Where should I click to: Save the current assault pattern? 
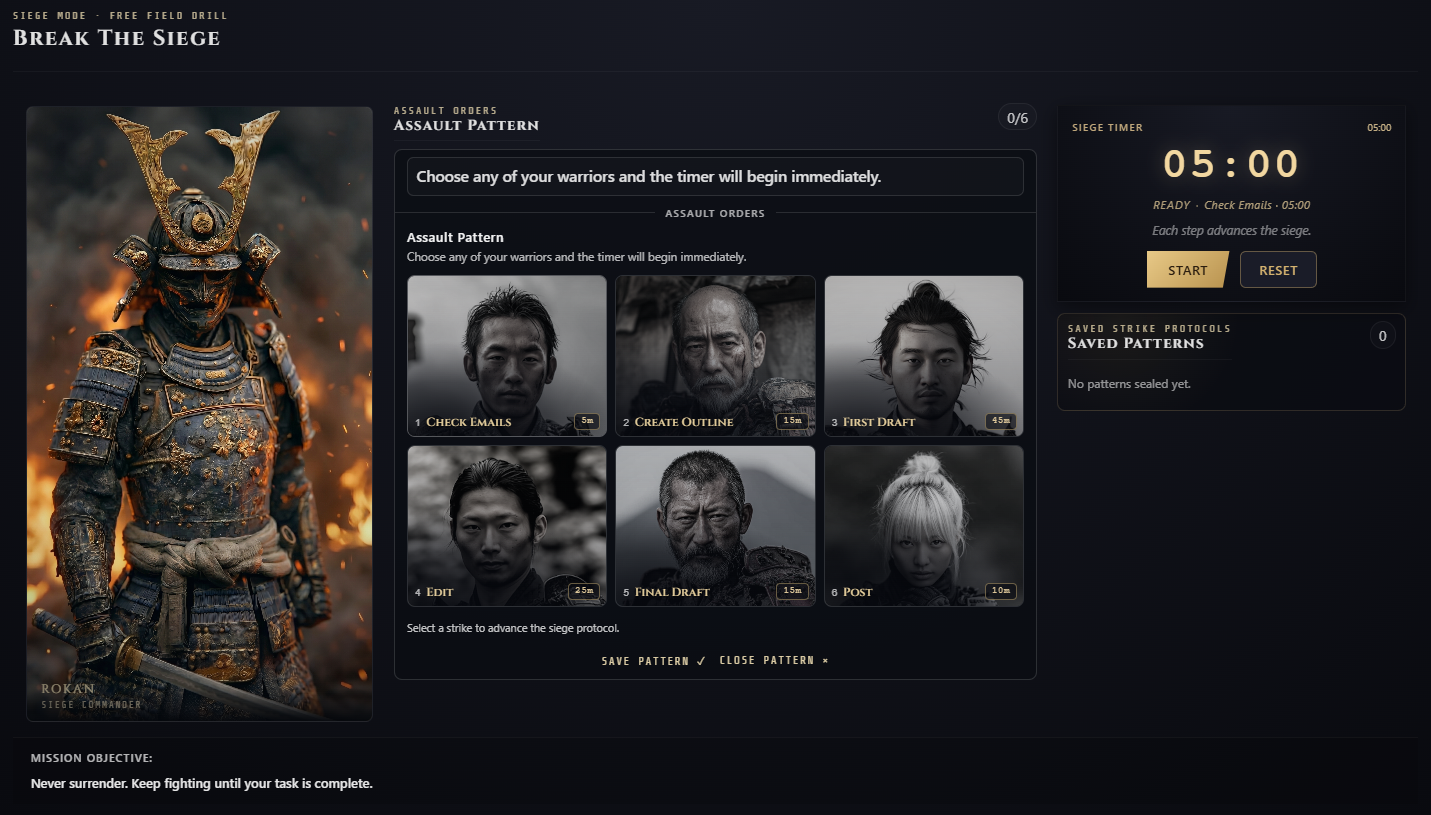(x=653, y=660)
